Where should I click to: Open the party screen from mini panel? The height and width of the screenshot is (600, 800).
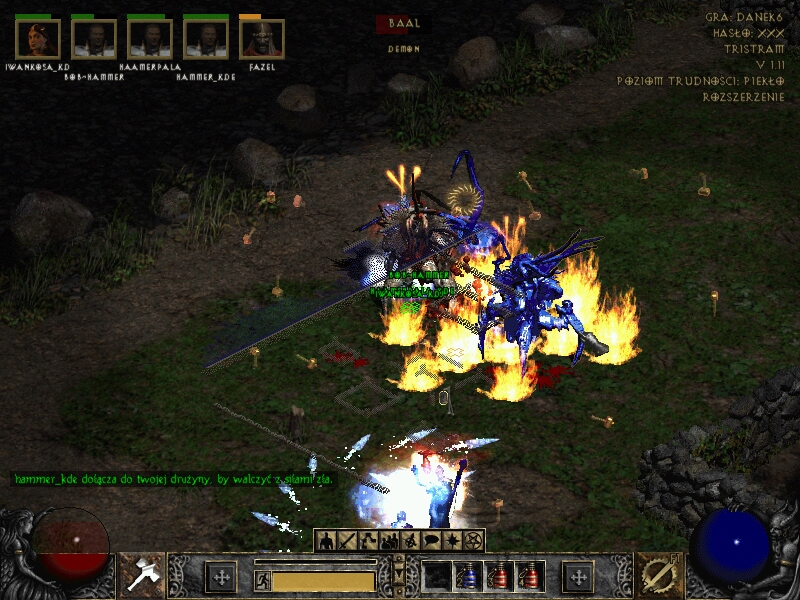tap(389, 541)
